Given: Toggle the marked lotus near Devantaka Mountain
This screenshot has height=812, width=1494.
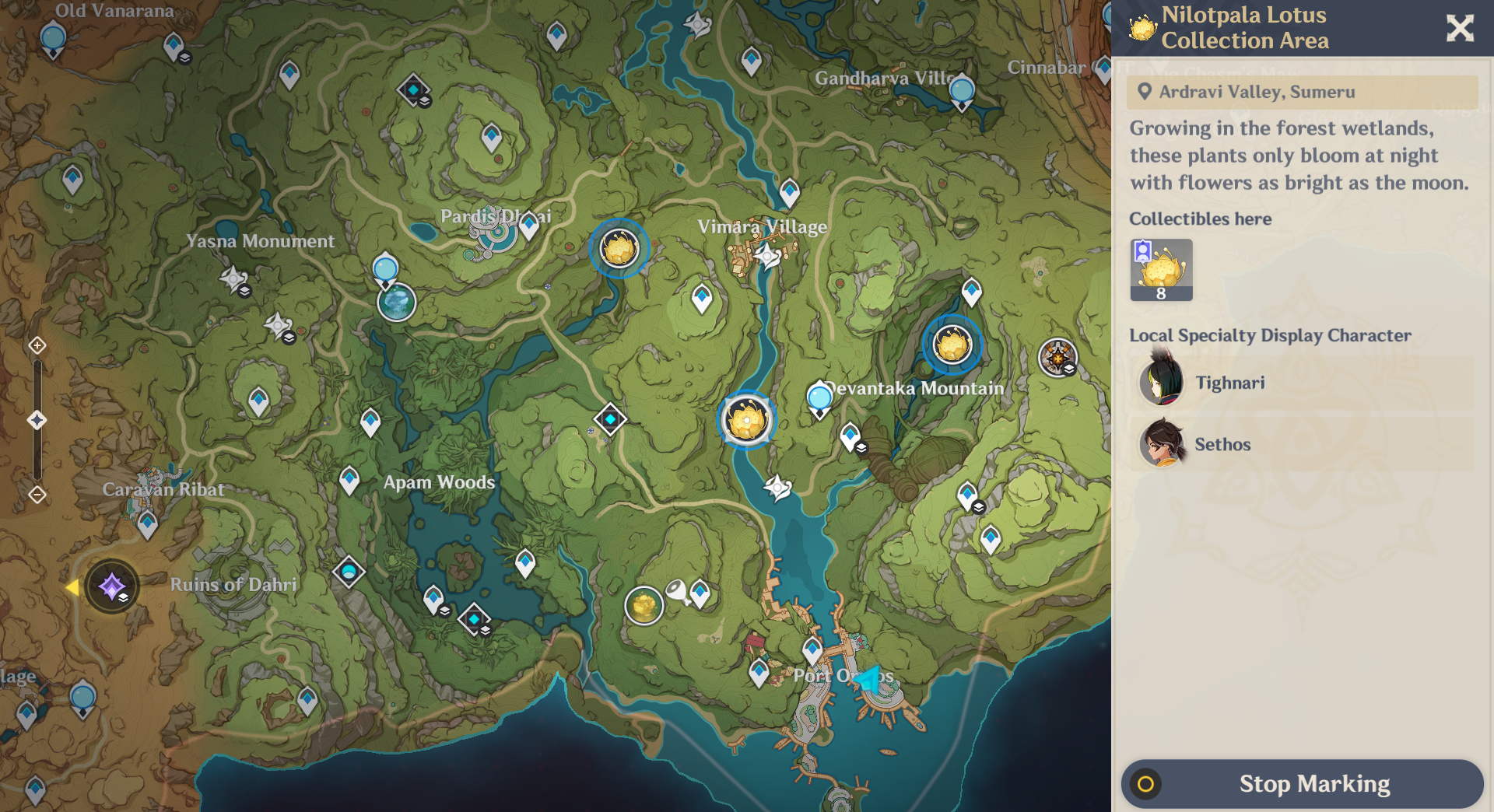Looking at the screenshot, I should [951, 346].
